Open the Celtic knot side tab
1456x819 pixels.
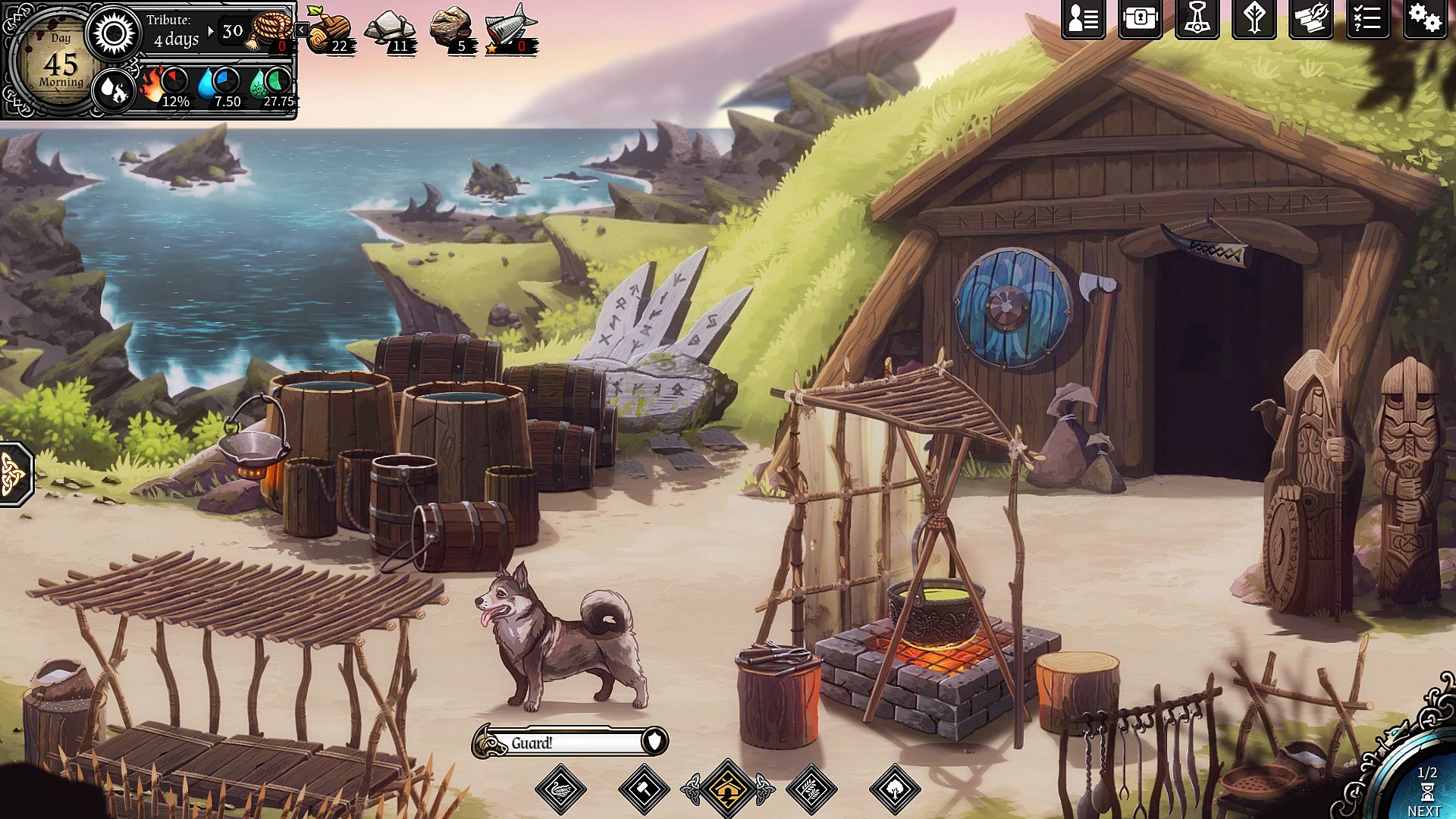pyautogui.click(x=14, y=473)
